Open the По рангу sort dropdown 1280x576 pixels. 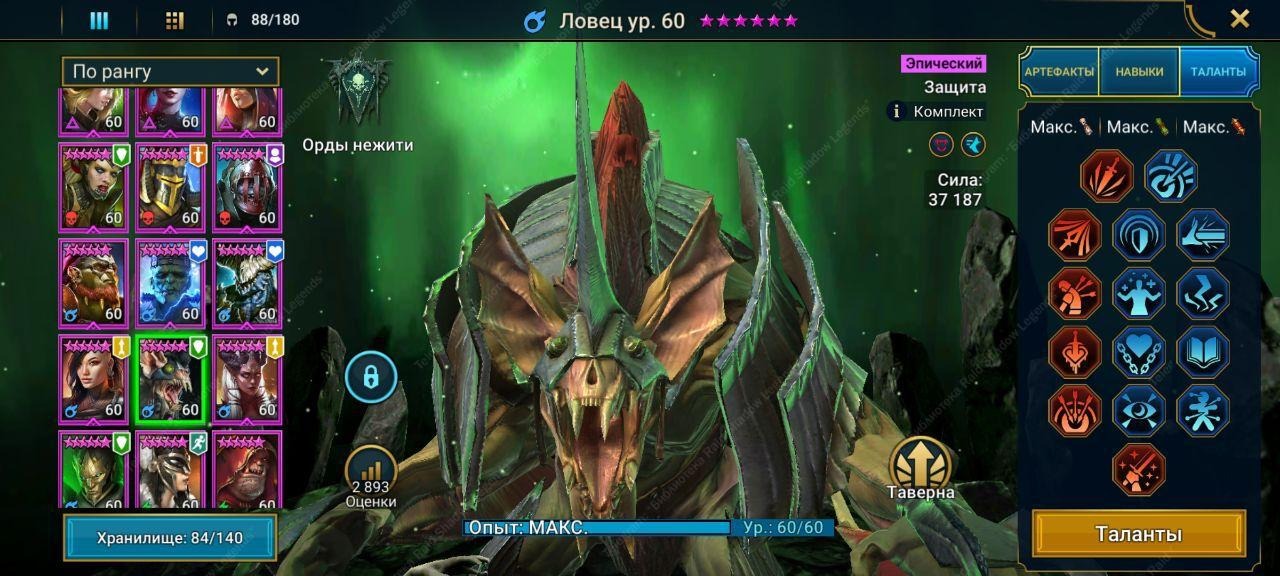[x=170, y=72]
